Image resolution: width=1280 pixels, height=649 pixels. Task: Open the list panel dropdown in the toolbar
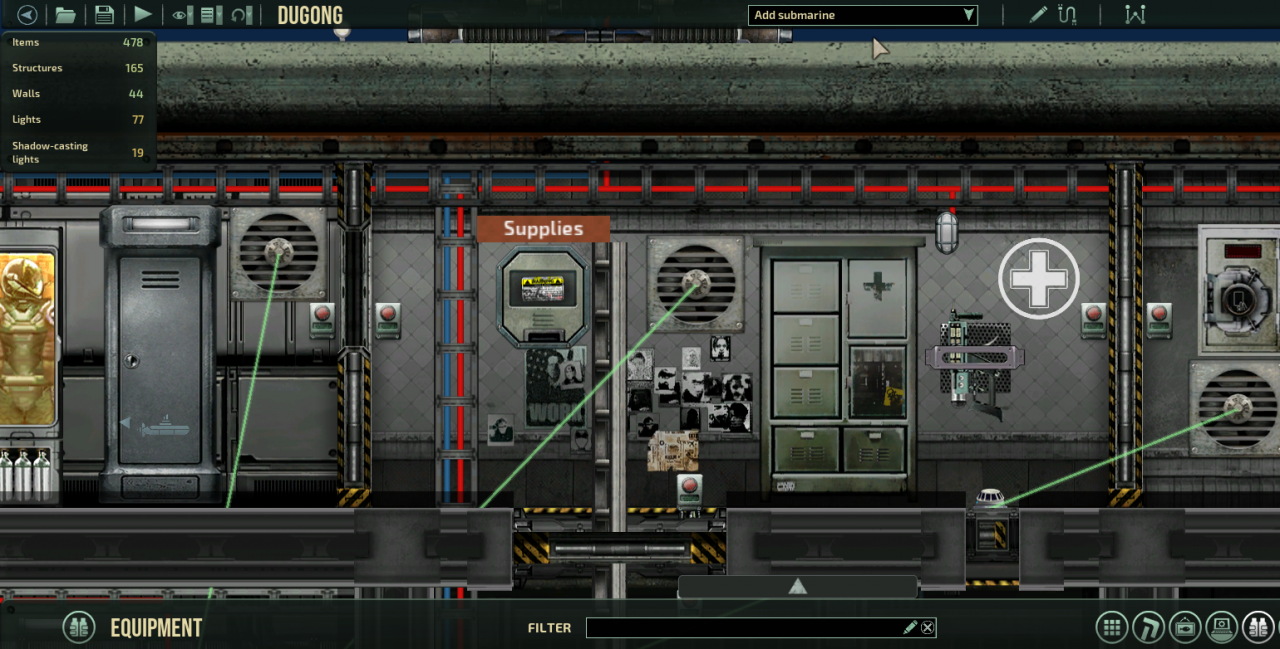coord(211,15)
